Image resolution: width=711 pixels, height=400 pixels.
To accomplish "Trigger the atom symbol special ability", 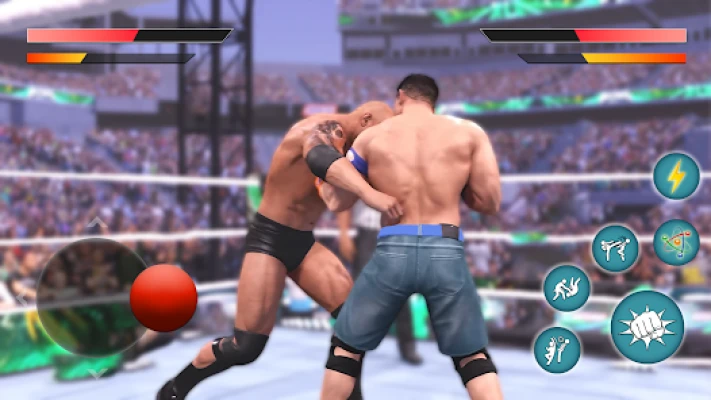I will click(x=676, y=242).
